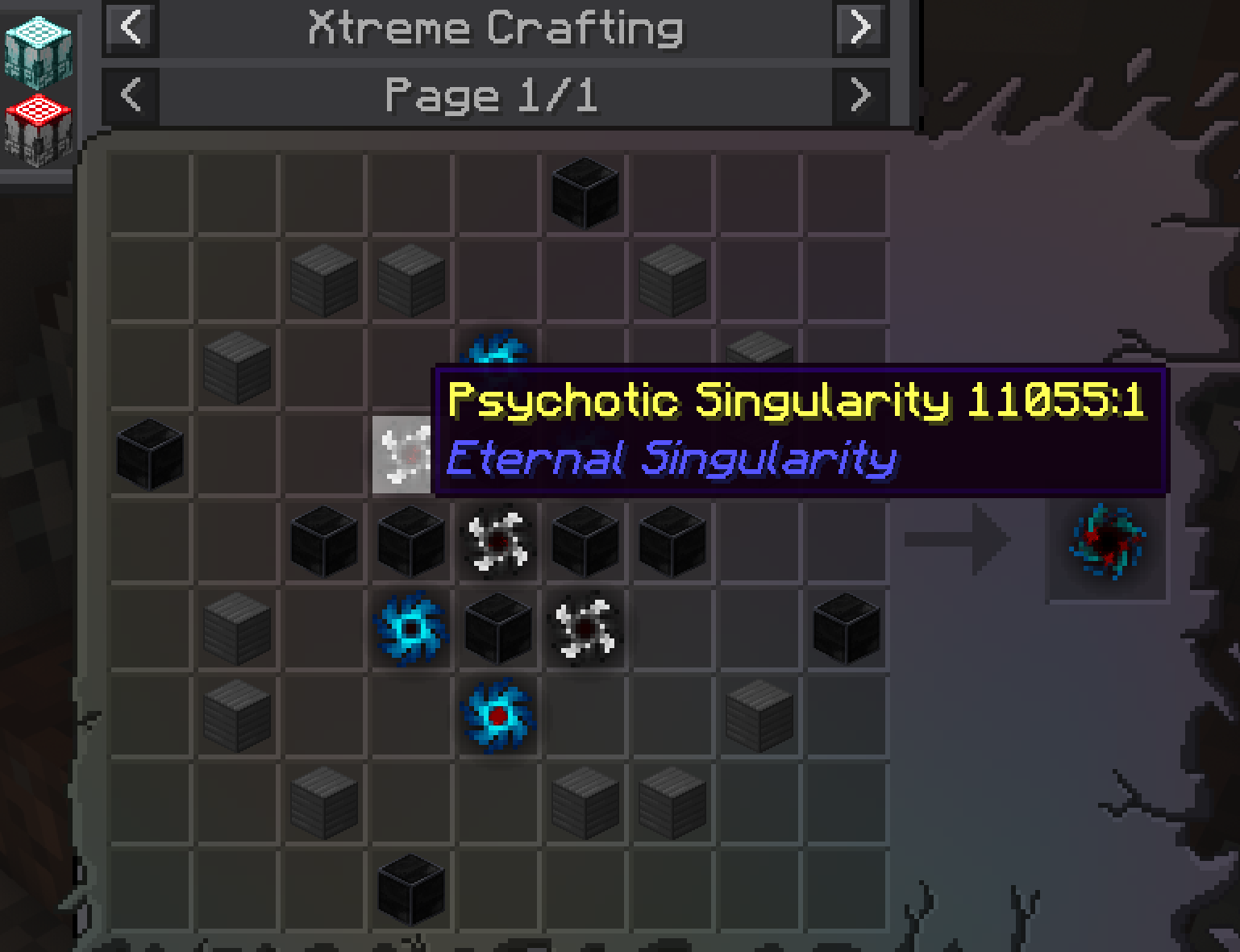The width and height of the screenshot is (1240, 952).
Task: Click the black block on the far right row
Action: click(844, 630)
